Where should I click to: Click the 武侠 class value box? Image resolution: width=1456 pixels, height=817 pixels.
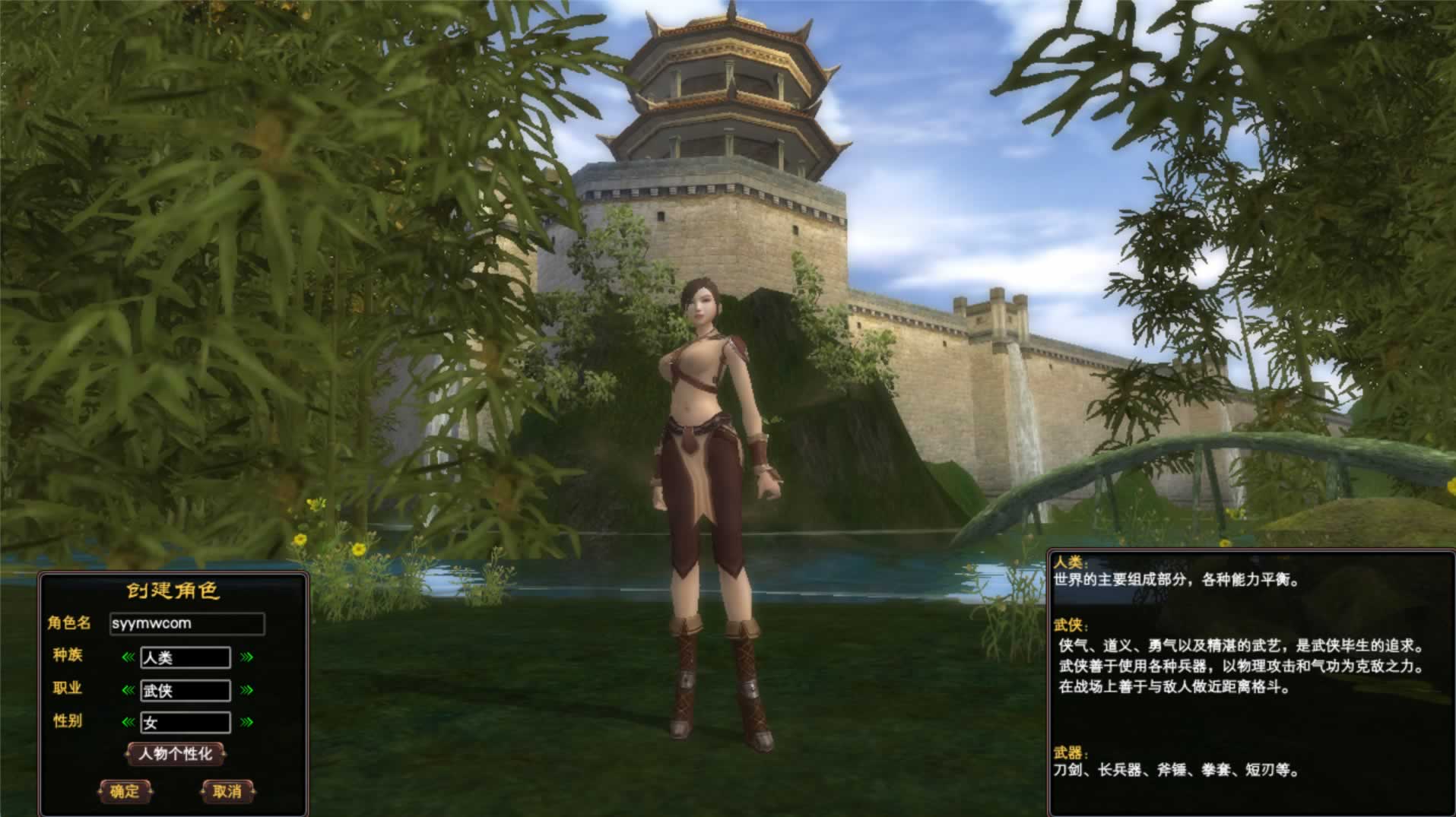coord(186,690)
